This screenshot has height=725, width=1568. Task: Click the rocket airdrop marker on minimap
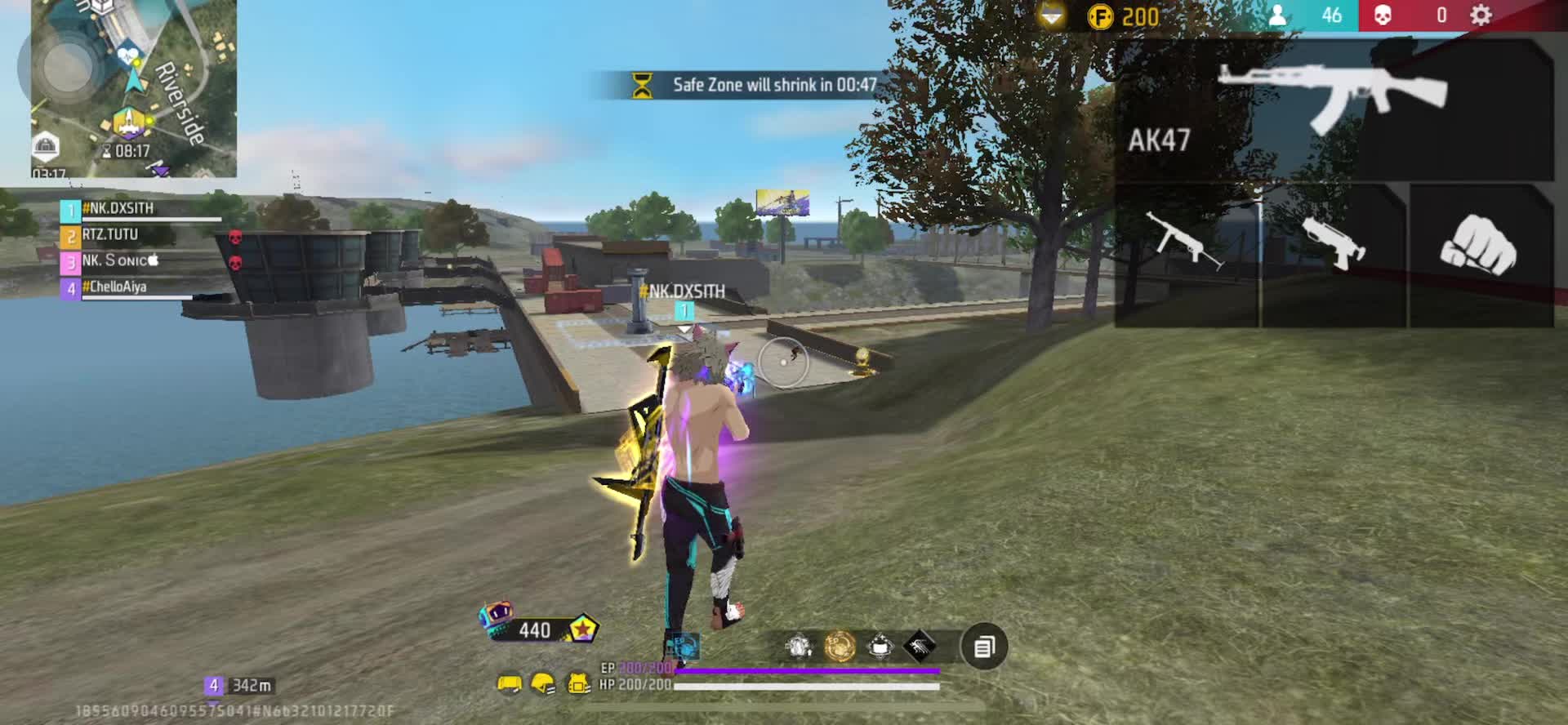[128, 122]
